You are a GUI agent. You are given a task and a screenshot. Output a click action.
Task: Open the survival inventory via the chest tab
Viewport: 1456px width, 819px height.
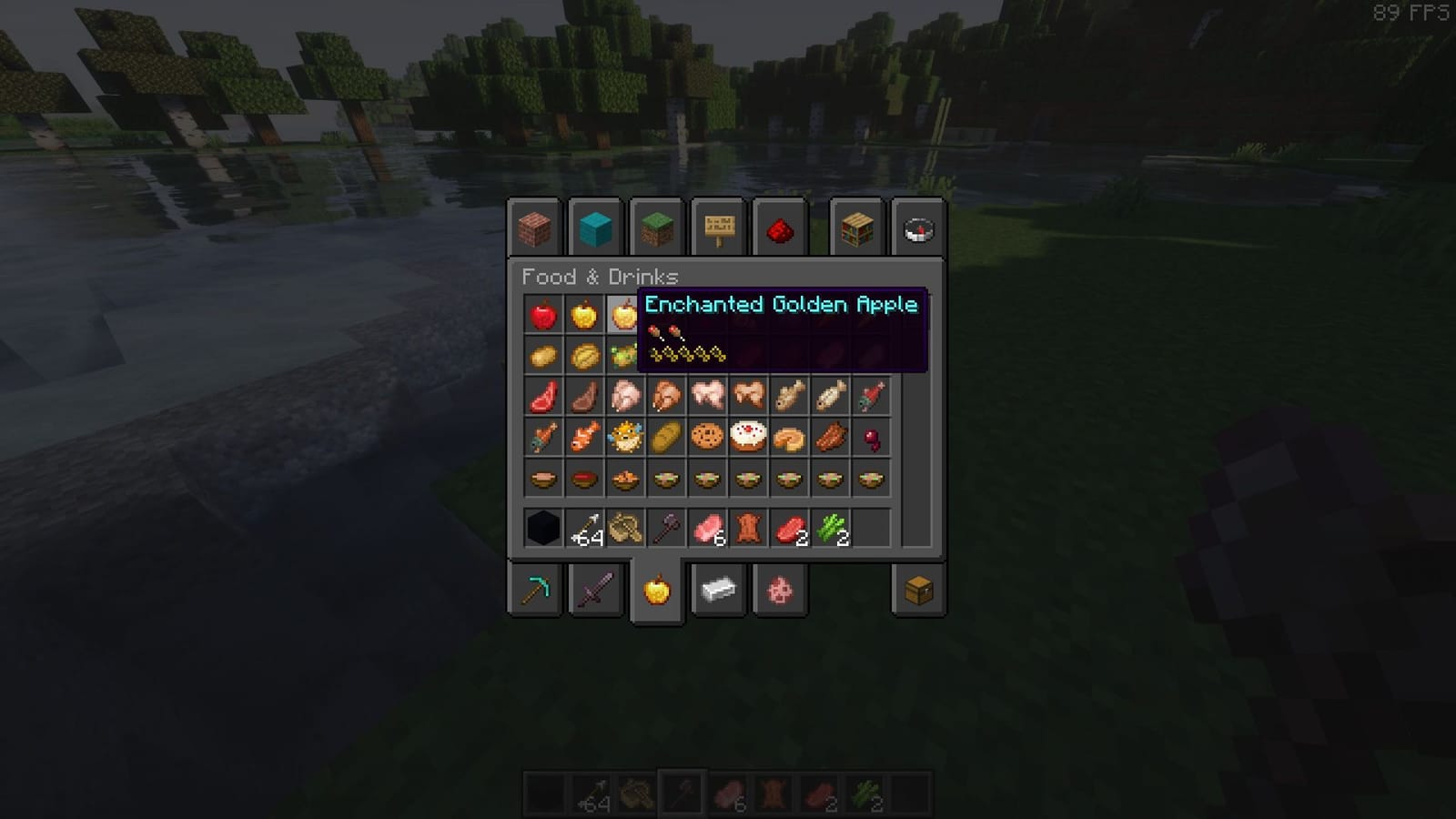[917, 591]
